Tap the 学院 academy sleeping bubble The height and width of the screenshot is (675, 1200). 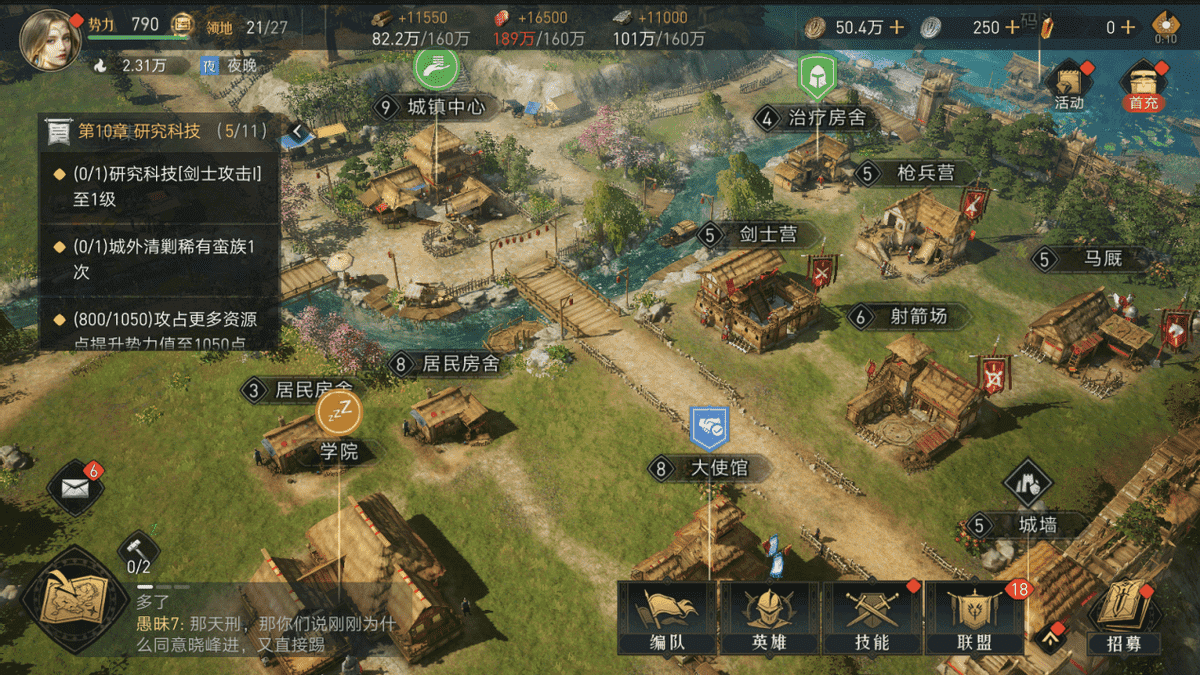(339, 411)
